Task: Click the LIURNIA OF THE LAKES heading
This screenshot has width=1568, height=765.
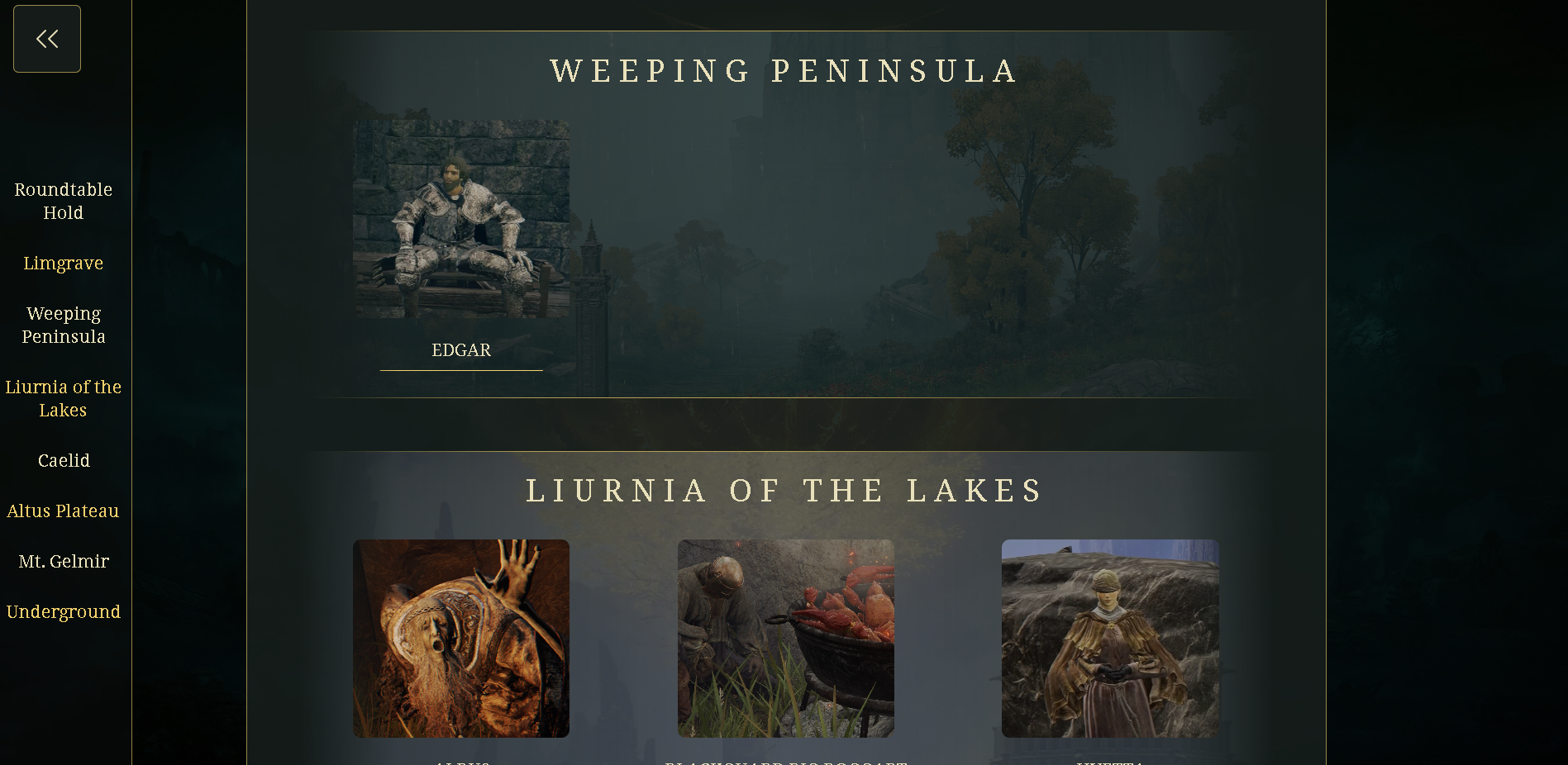Action: coord(784,490)
